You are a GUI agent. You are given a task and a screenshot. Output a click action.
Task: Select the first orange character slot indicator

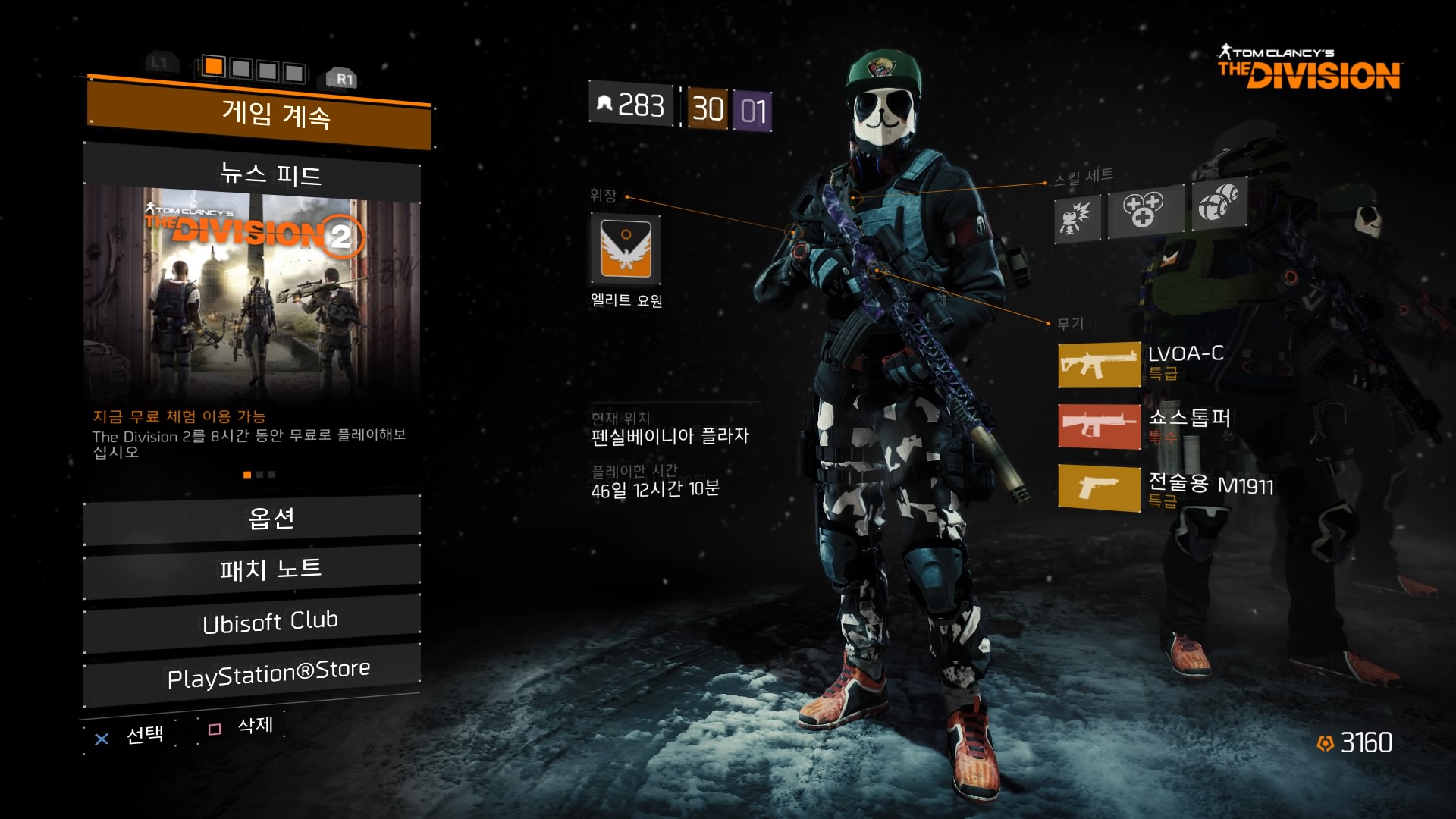[214, 67]
